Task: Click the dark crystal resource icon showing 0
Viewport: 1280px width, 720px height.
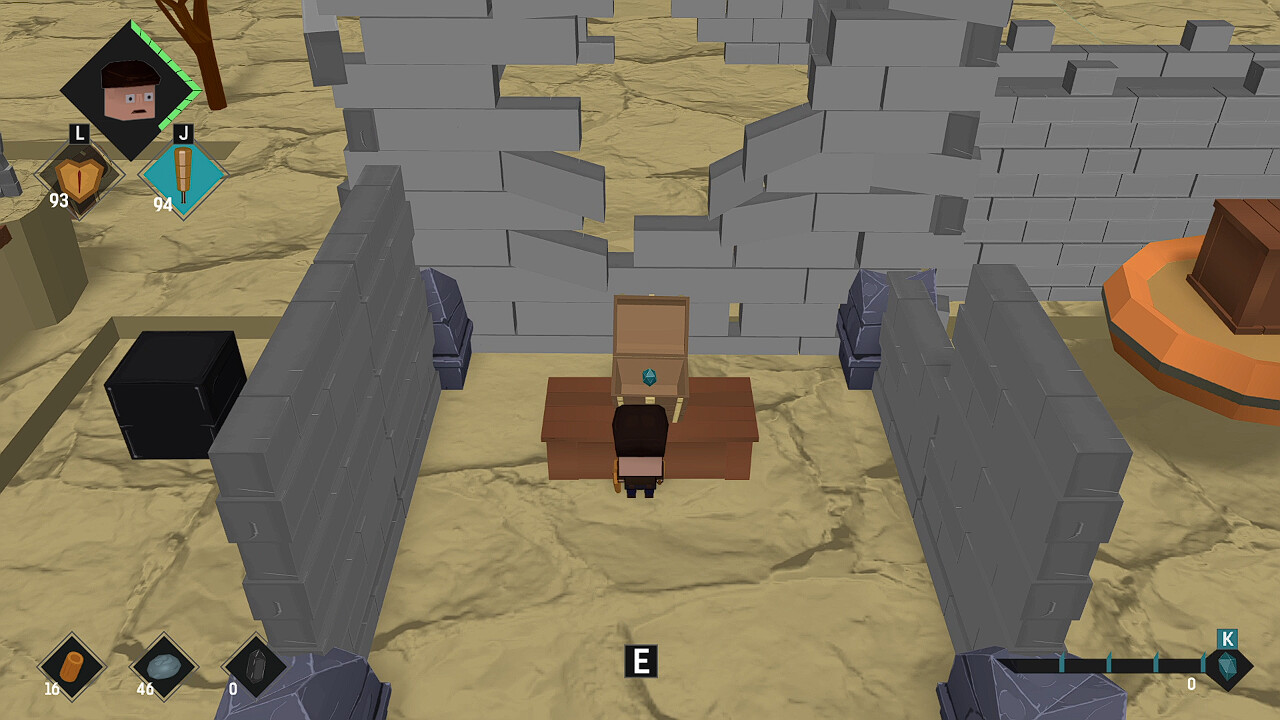Action: click(255, 662)
